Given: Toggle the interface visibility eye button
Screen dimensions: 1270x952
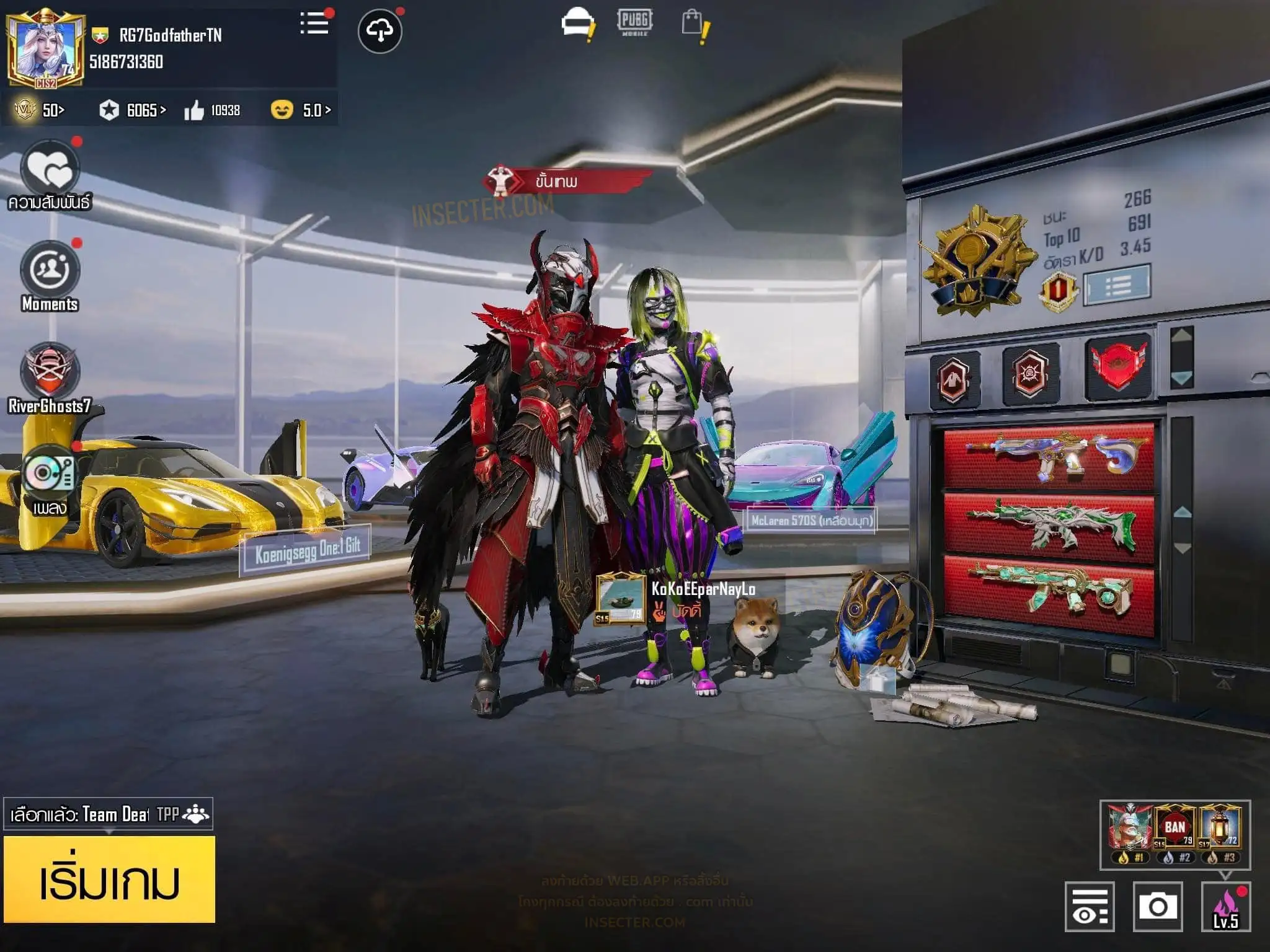Looking at the screenshot, I should 1090,906.
